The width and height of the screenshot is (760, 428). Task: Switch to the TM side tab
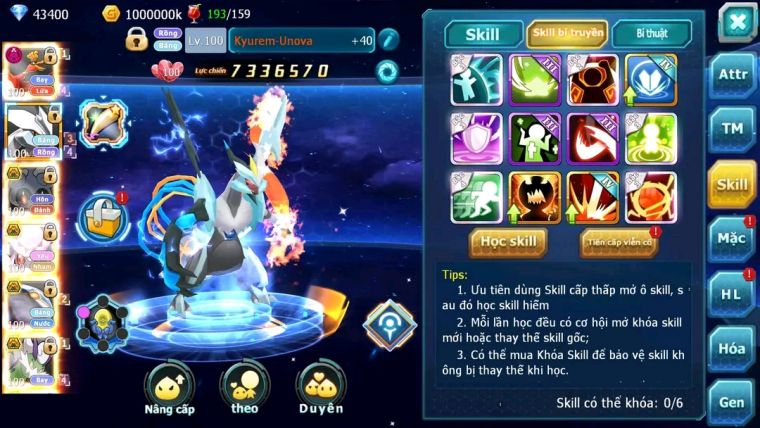click(x=732, y=130)
